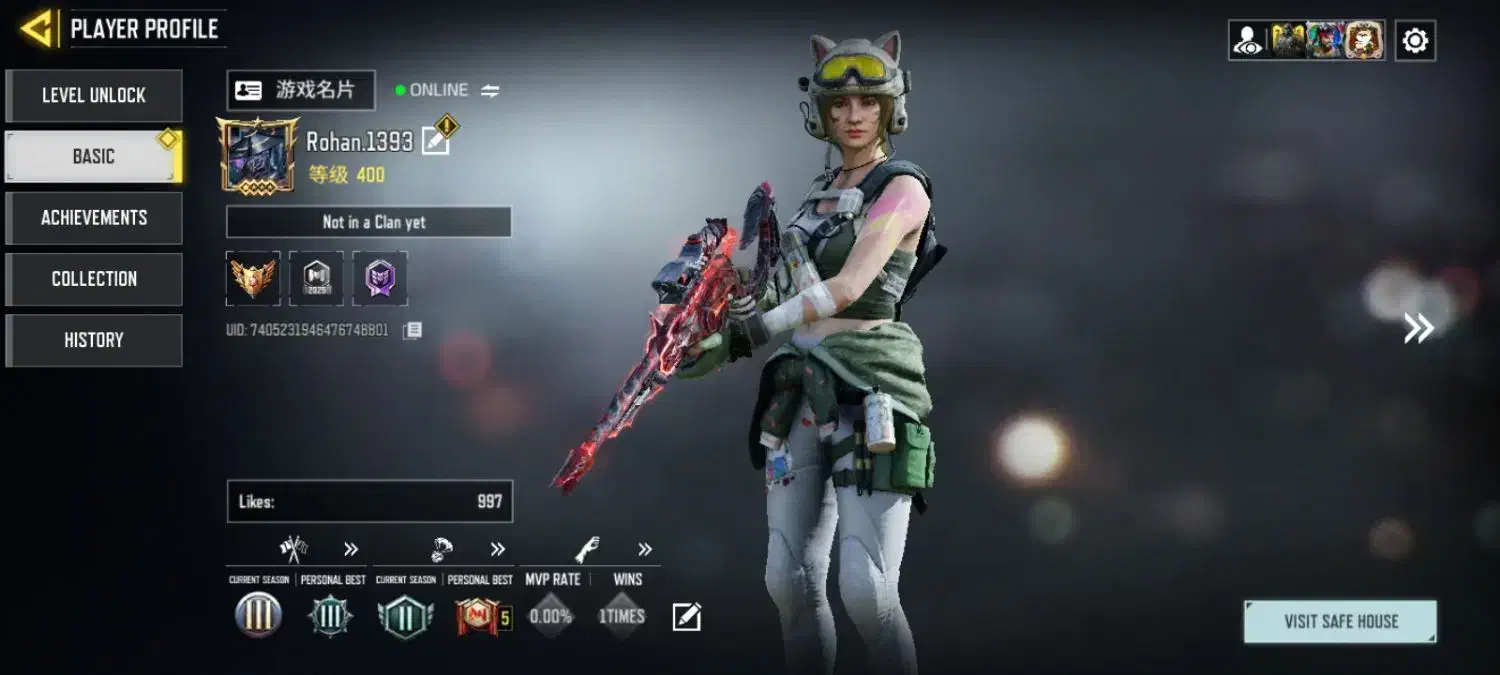
Task: Edit the displayed stats with the pencil icon
Action: (x=686, y=617)
